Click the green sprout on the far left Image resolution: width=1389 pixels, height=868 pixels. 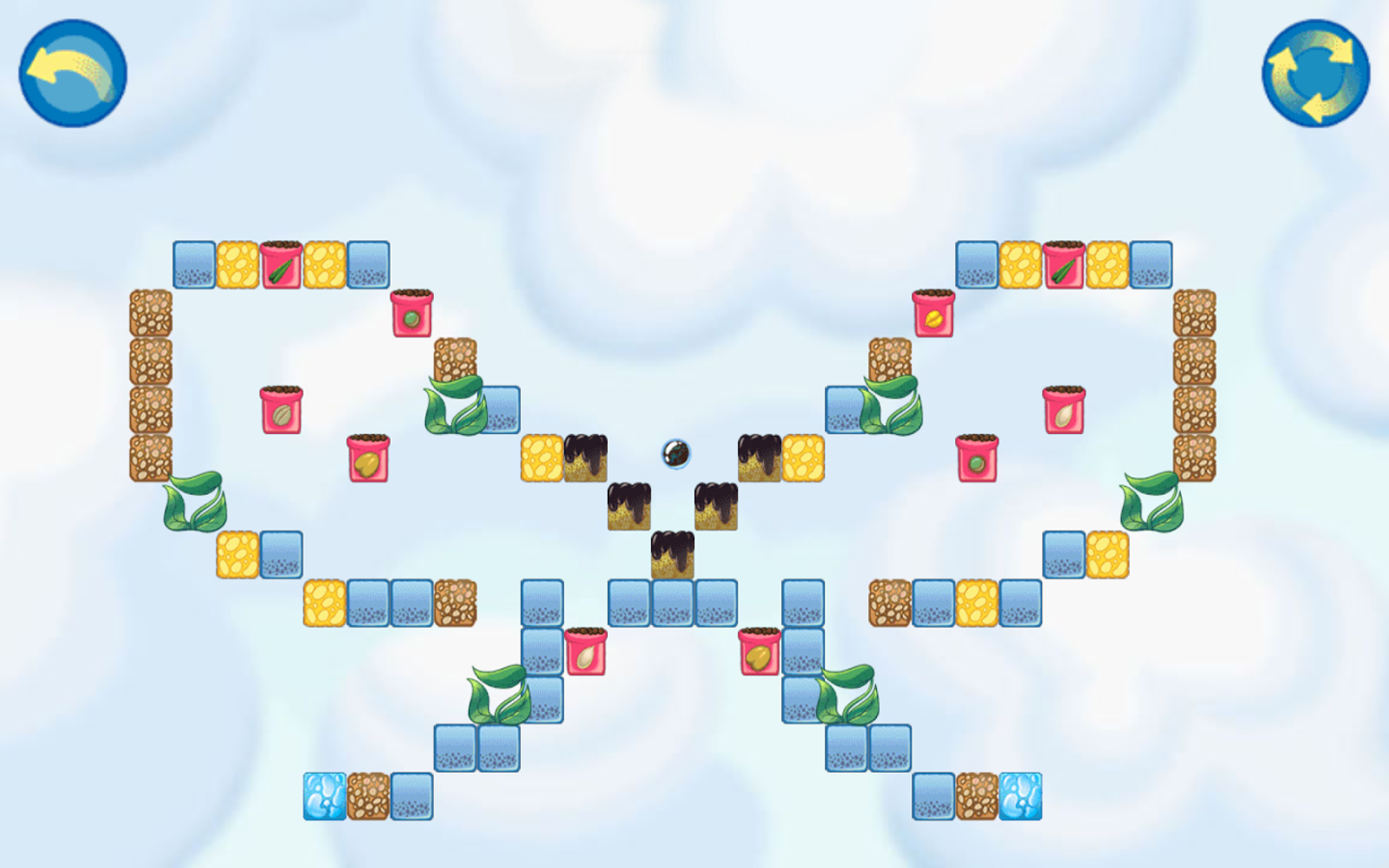pyautogui.click(x=195, y=504)
